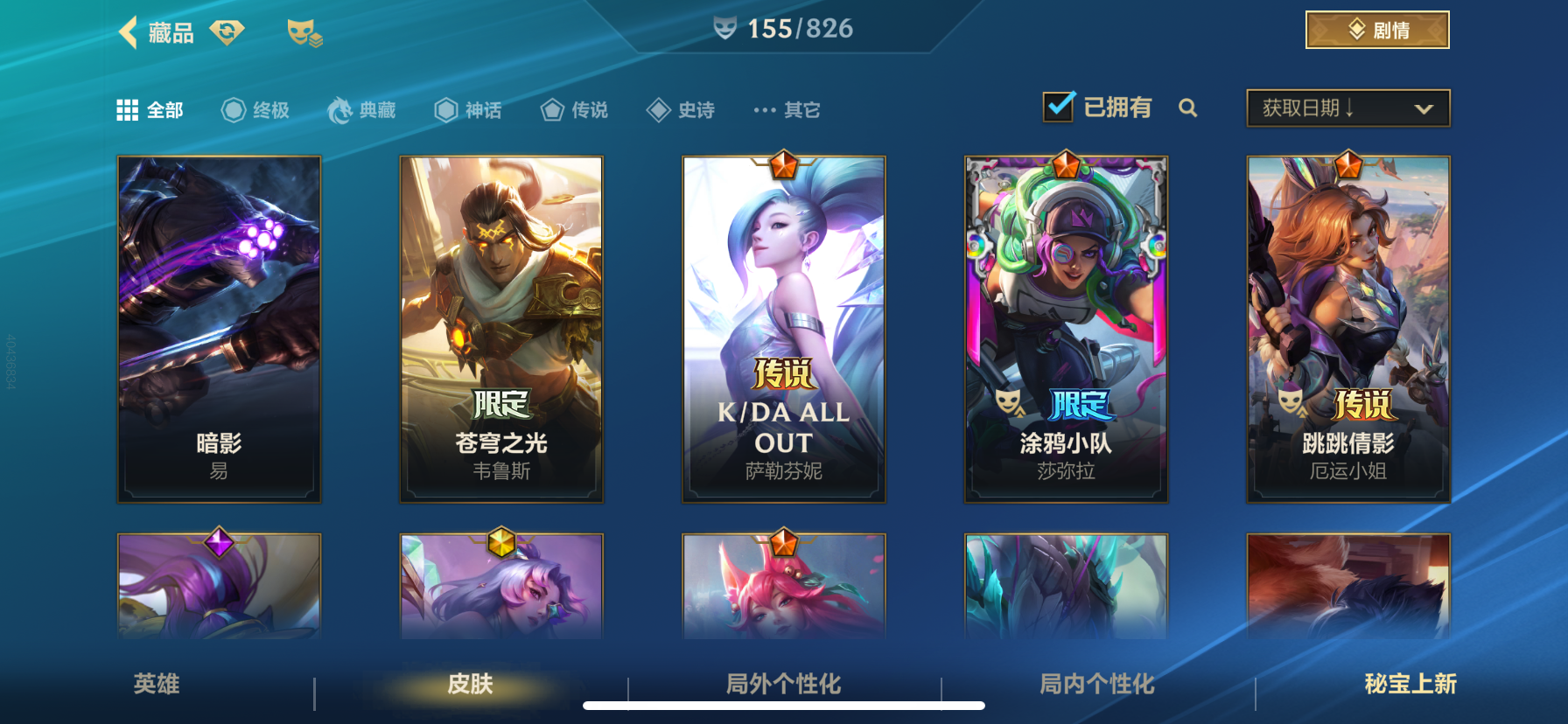Open the 获取日期 sort dropdown
The height and width of the screenshot is (724, 1568).
1347,108
